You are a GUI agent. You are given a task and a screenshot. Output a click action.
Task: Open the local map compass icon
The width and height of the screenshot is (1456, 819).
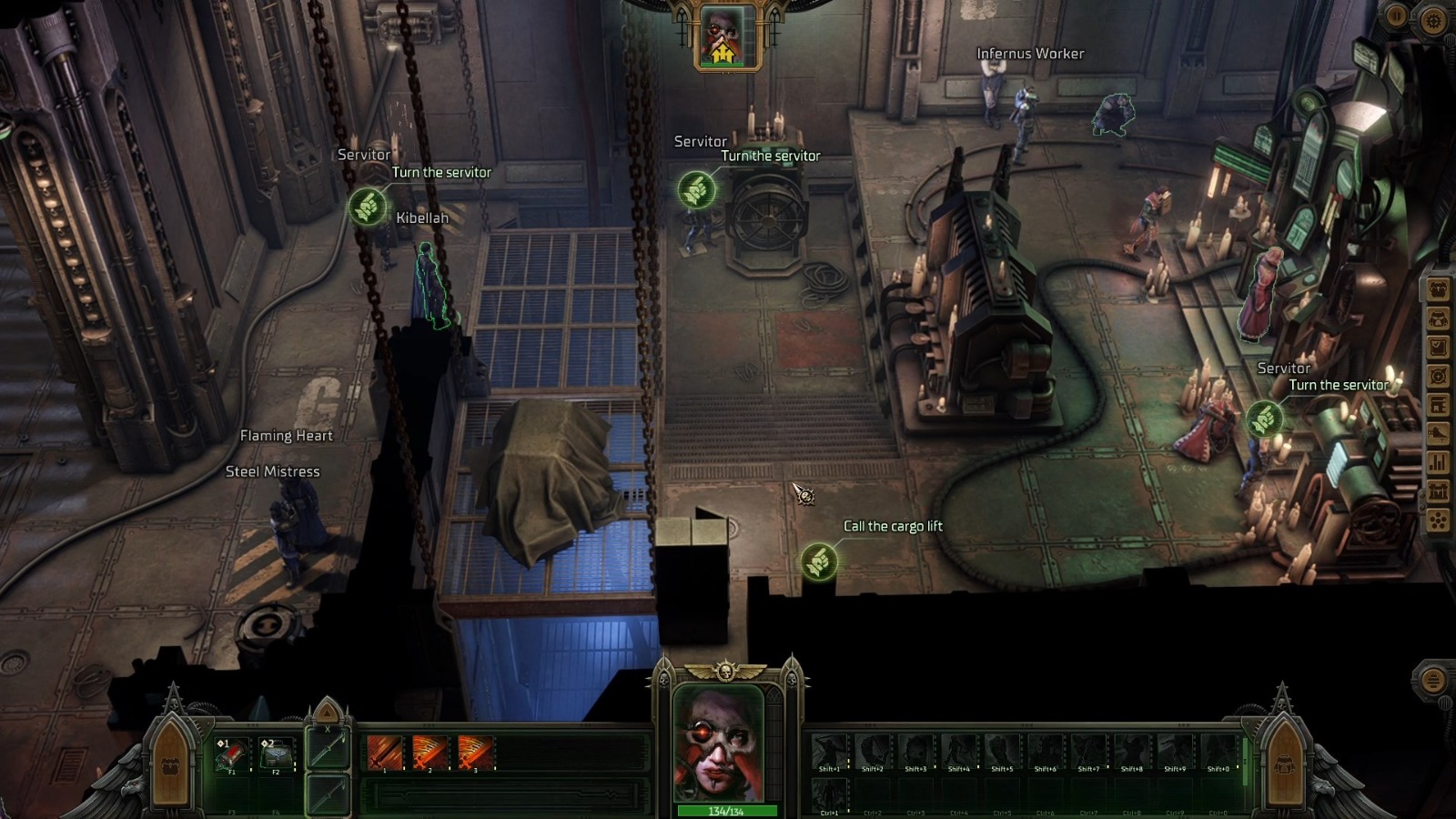point(1438,376)
